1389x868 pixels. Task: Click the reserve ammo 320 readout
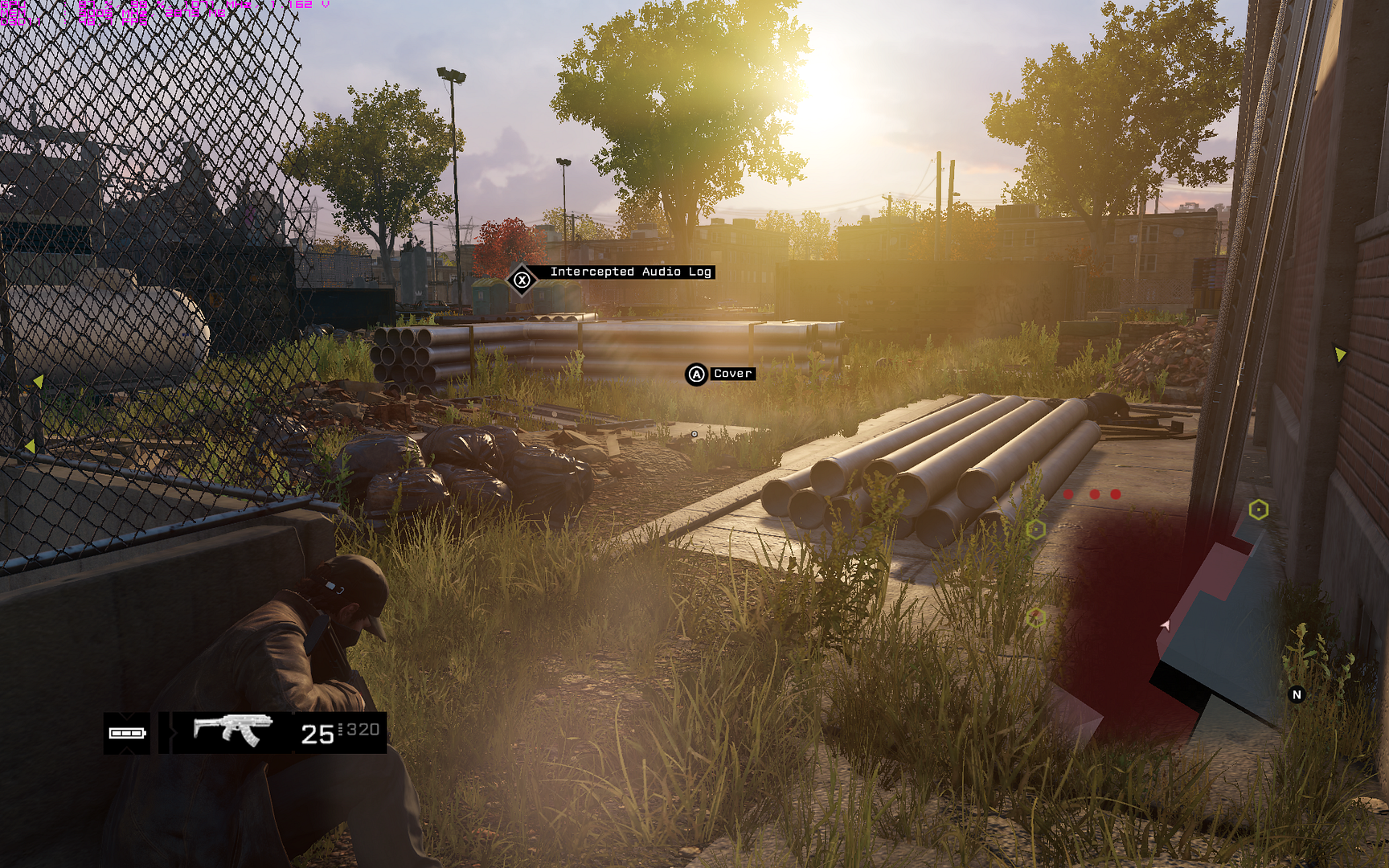359,729
